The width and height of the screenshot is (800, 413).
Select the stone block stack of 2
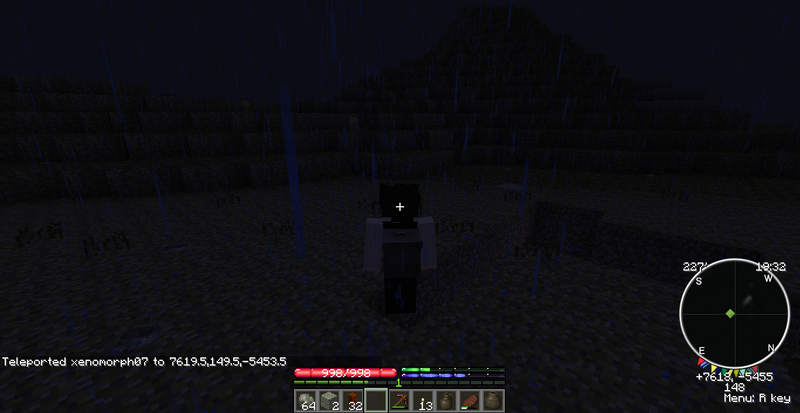(330, 401)
